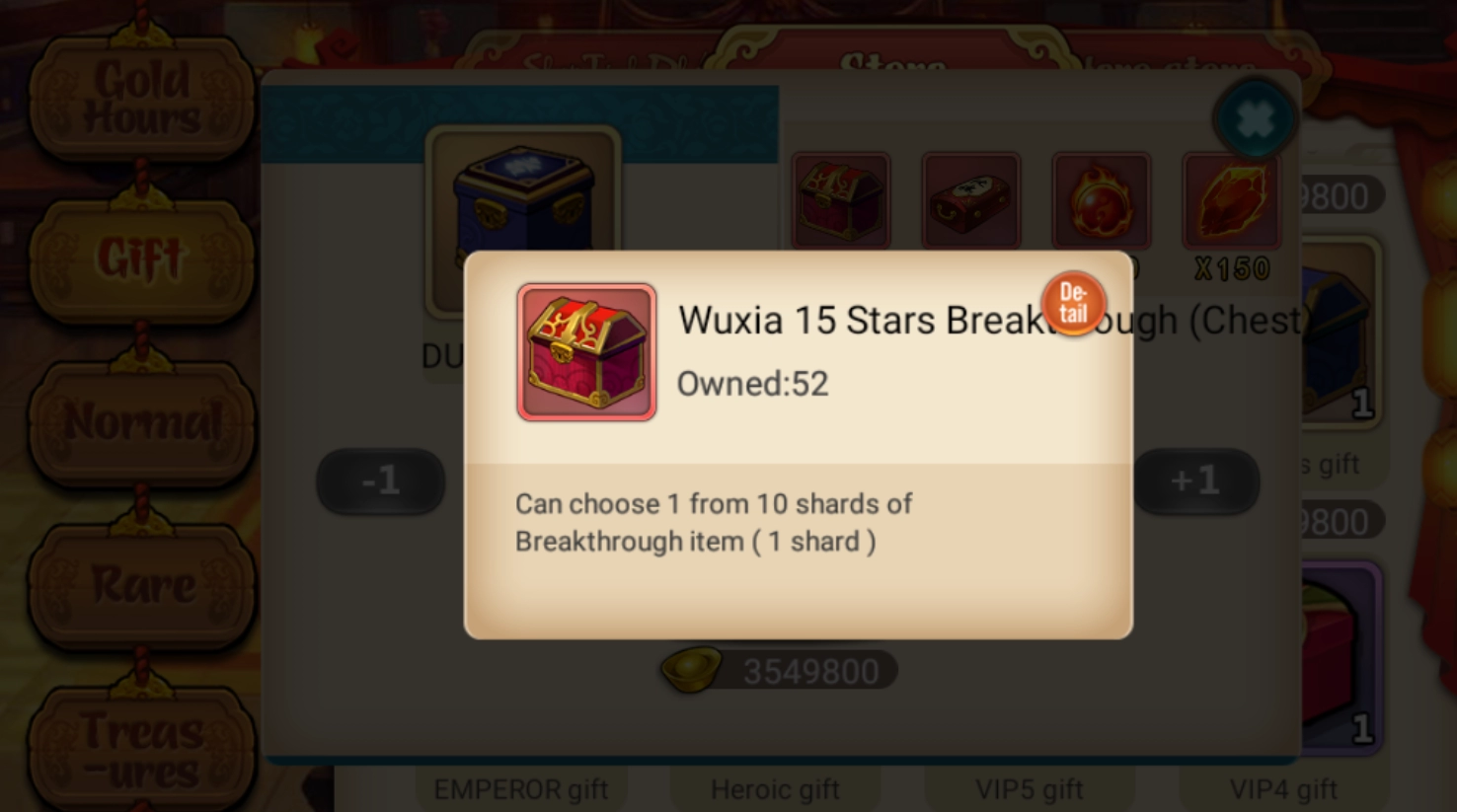Decrease quantity with the -1 button
The width and height of the screenshot is (1457, 812).
(x=380, y=480)
